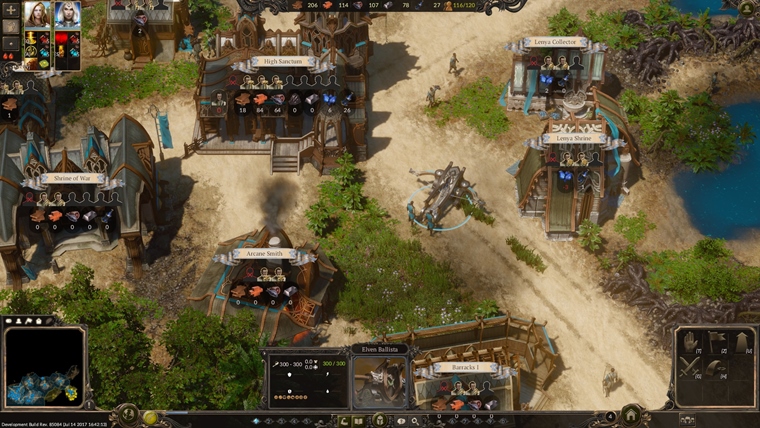
Task: Select the Lenya Shrine nameplate
Action: [x=573, y=138]
